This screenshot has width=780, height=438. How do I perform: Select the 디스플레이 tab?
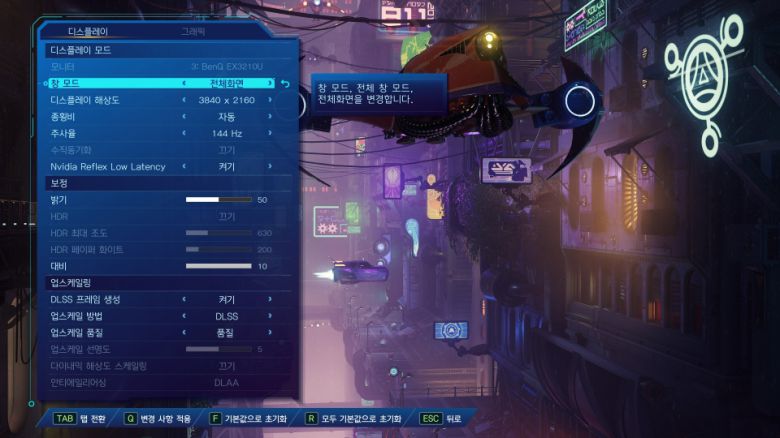(x=87, y=32)
